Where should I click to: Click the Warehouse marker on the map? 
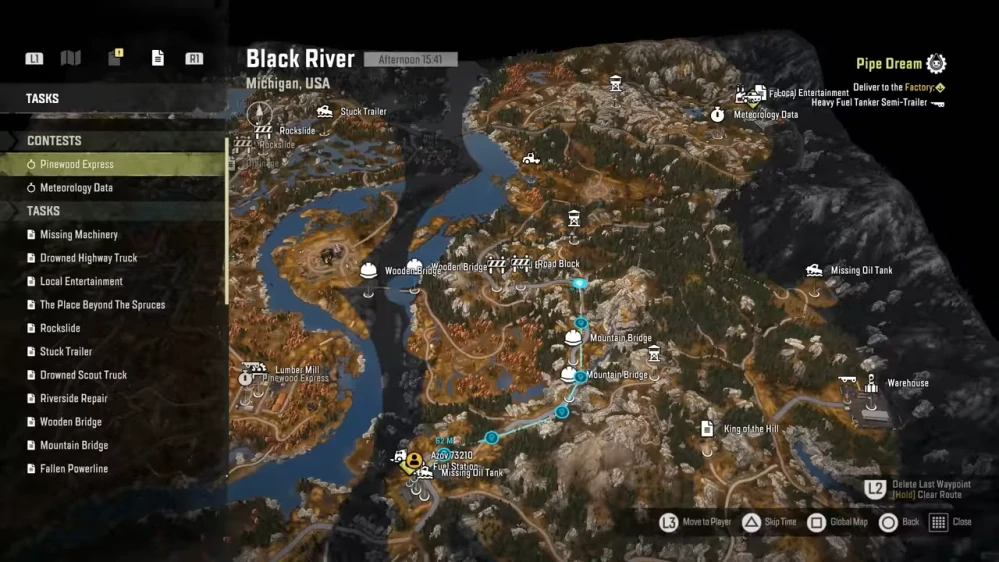point(871,384)
